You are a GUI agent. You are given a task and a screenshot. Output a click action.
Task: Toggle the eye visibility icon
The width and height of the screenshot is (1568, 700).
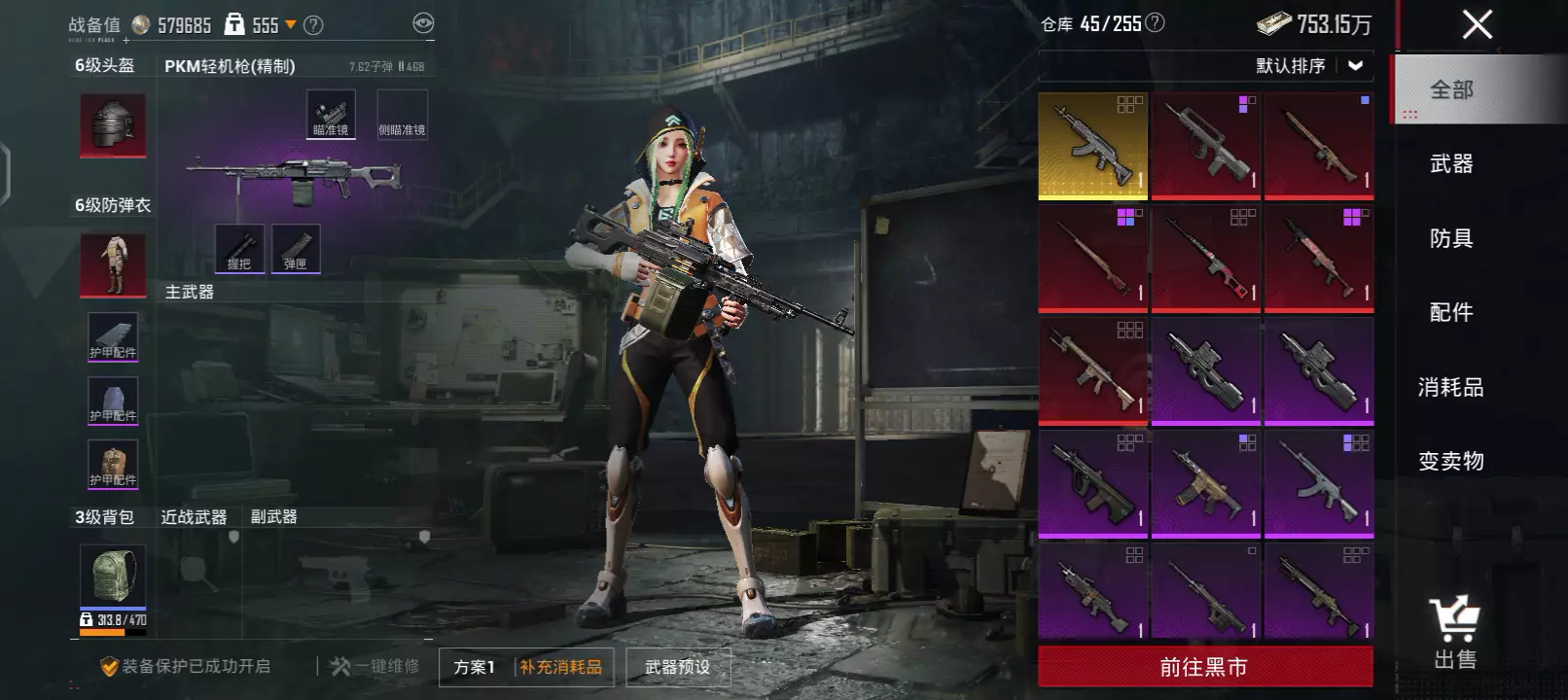coord(423,23)
